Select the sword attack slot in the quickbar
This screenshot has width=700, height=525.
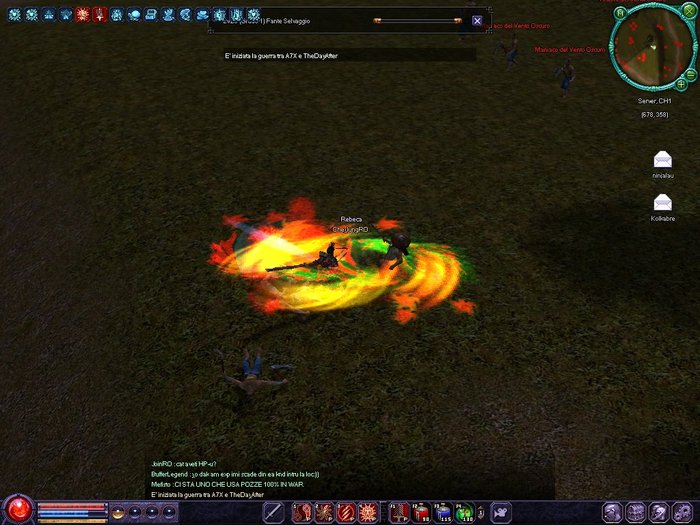pyautogui.click(x=273, y=513)
